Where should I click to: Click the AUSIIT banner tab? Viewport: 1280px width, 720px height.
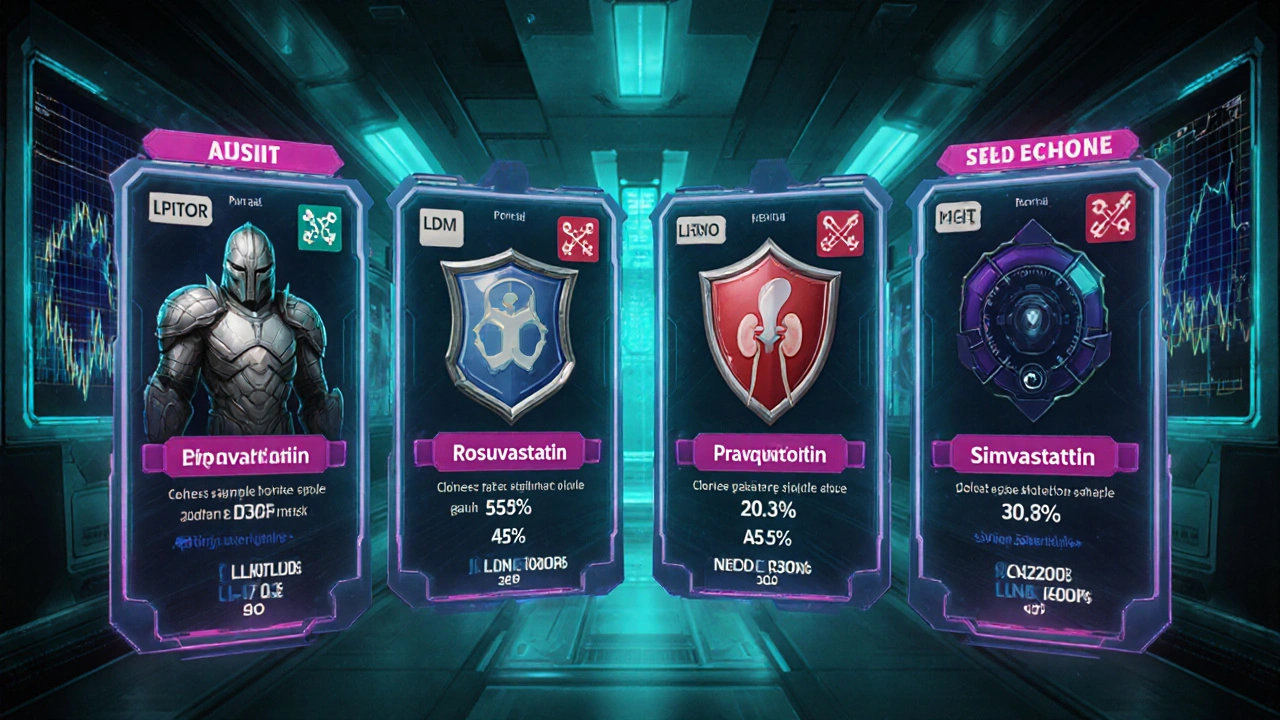[243, 152]
